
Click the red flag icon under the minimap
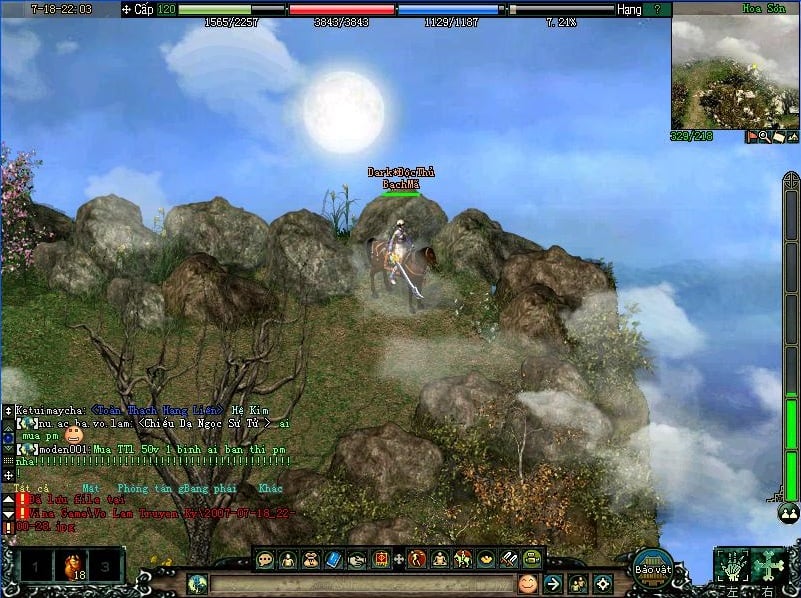click(x=751, y=137)
